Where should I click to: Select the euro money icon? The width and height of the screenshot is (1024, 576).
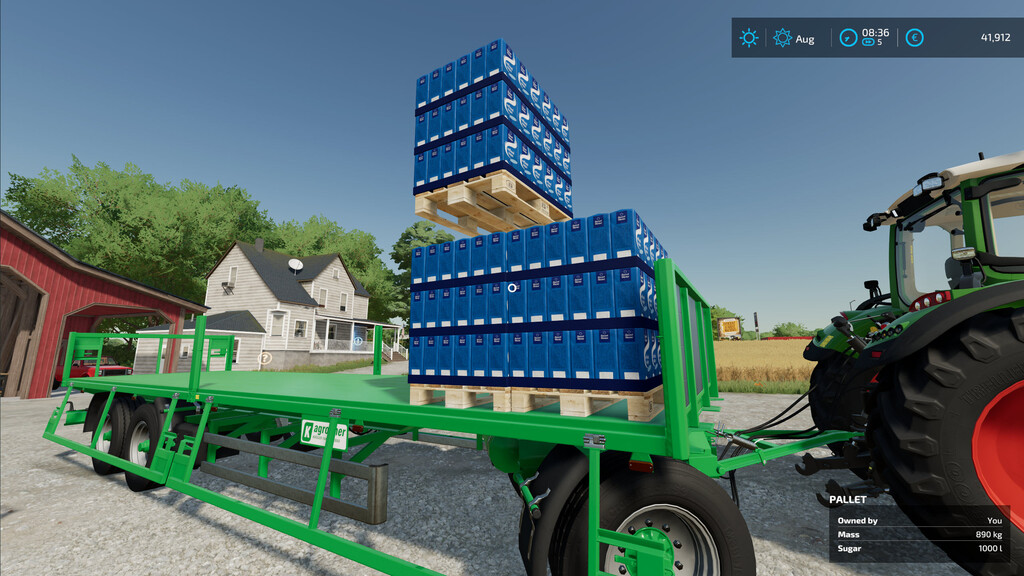[914, 38]
